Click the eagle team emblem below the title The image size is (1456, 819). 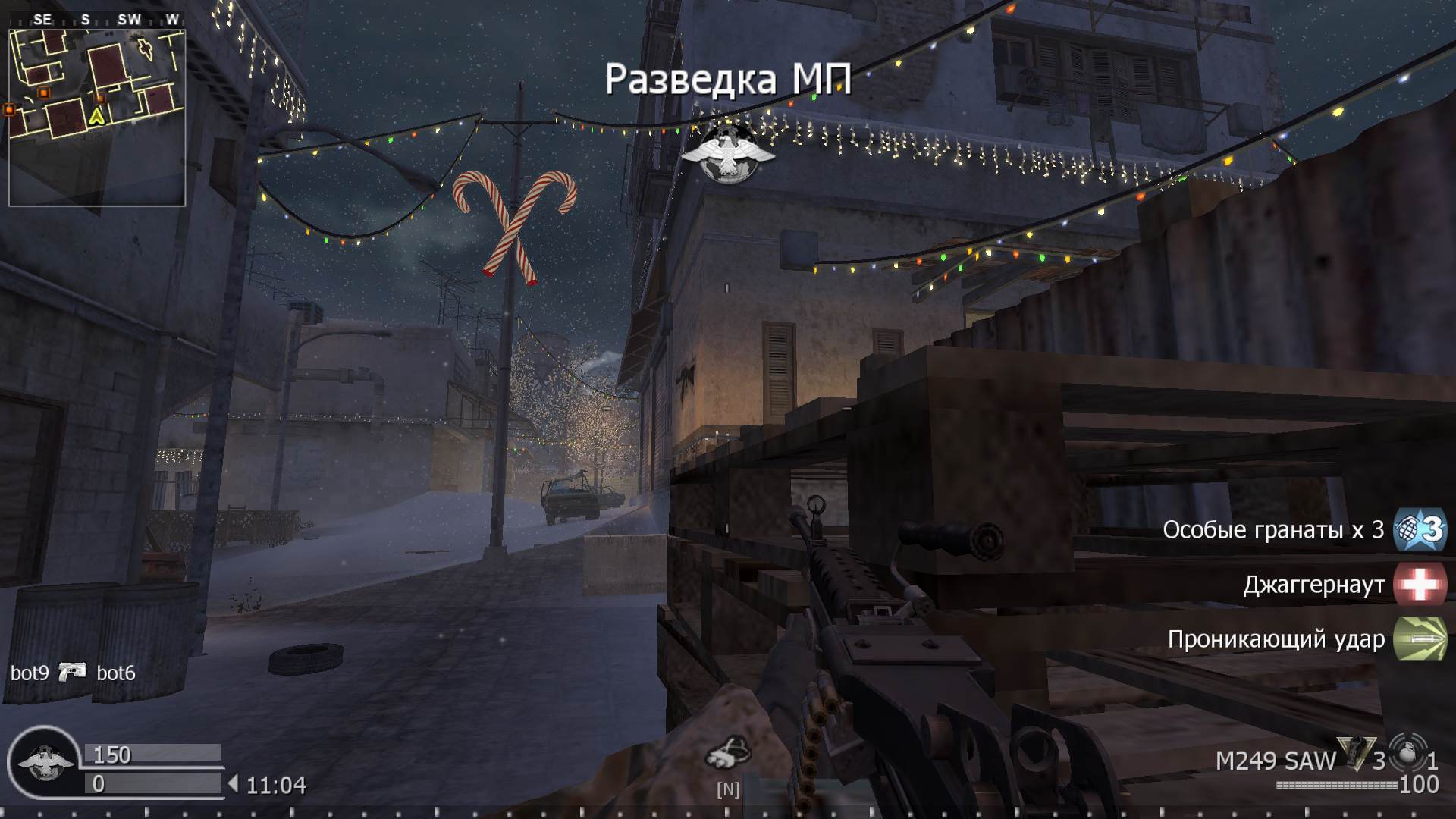click(730, 152)
